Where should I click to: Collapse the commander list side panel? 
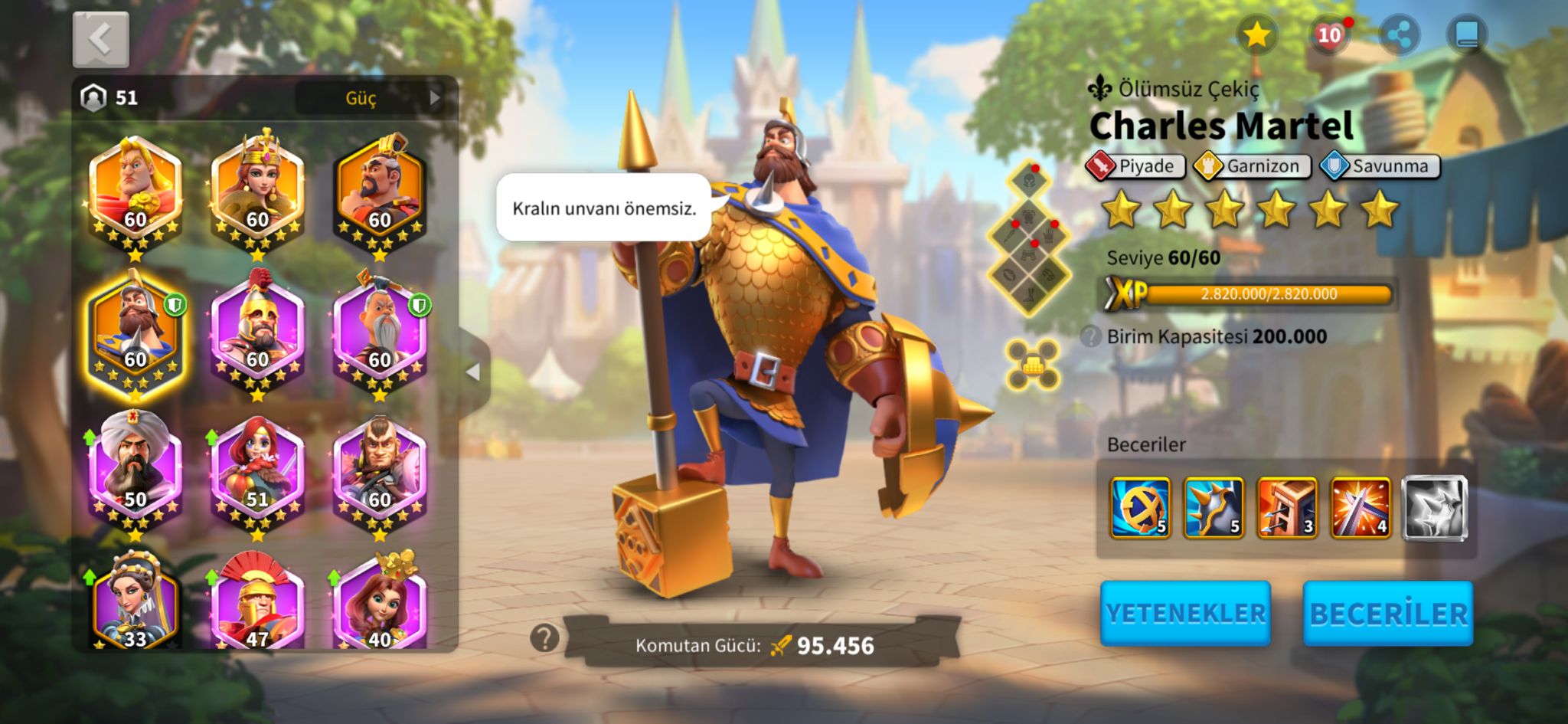[474, 372]
